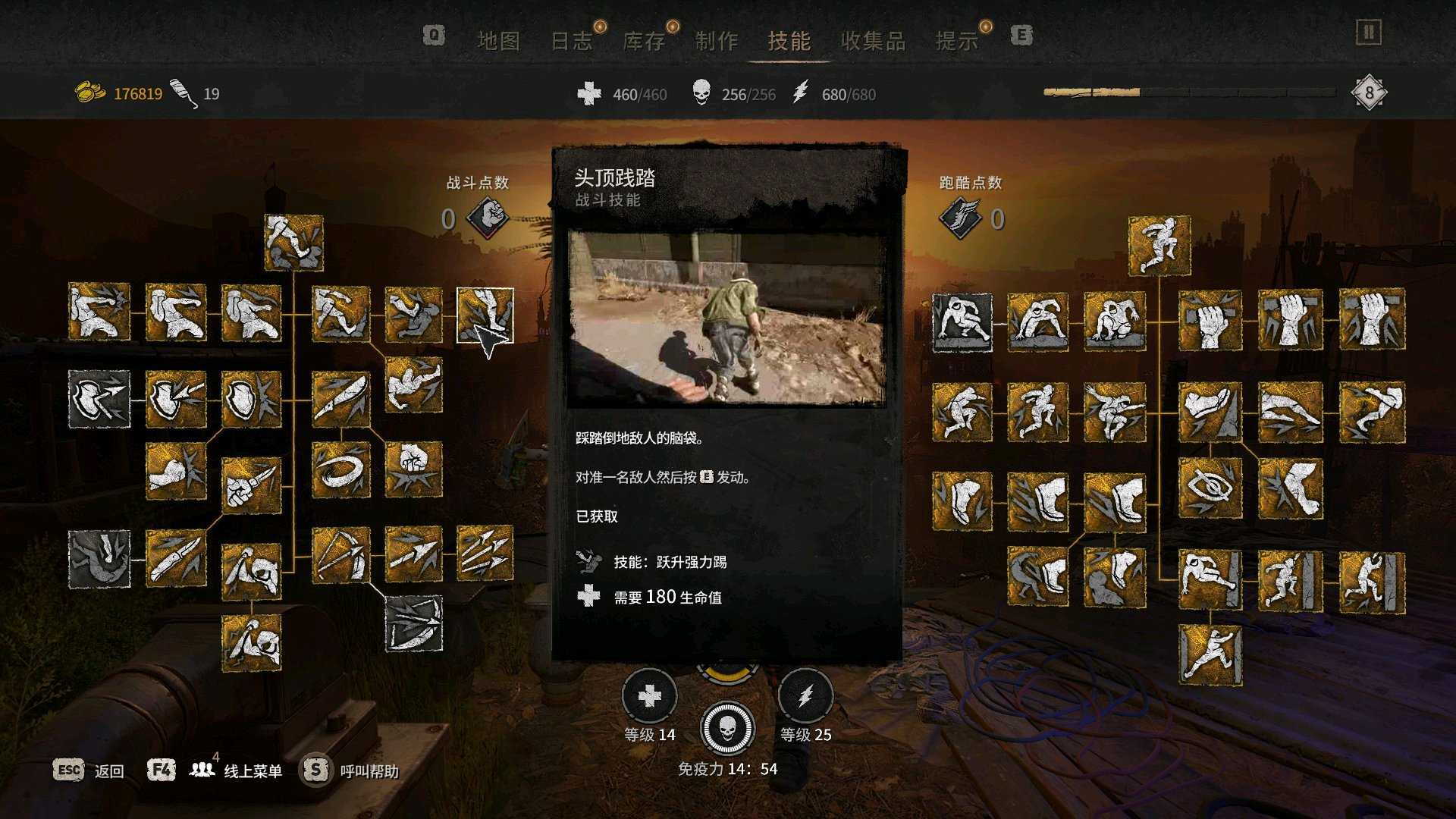1456x819 pixels.
Task: Click 呼叫帮助 to call for help
Action: (369, 771)
